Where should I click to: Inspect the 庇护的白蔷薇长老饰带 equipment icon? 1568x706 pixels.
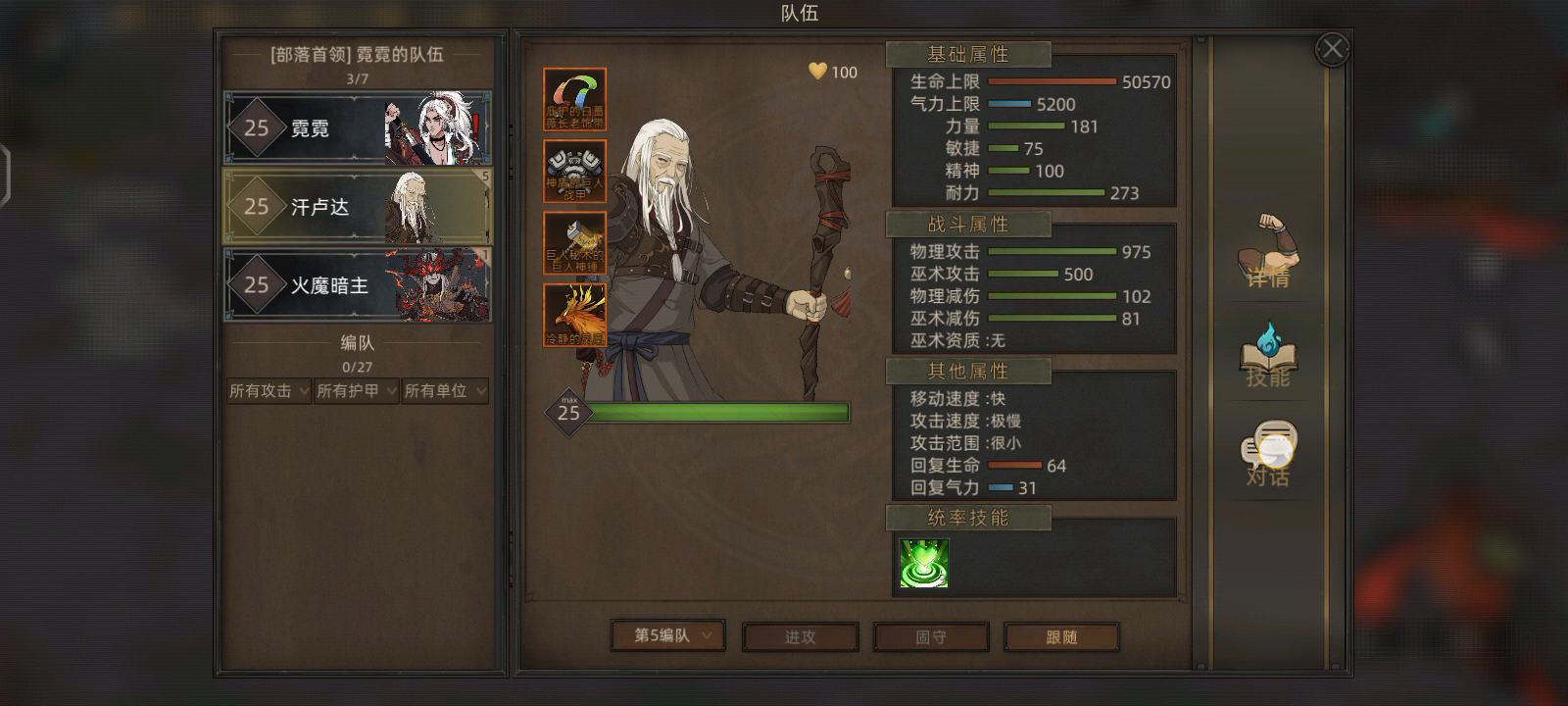coord(573,98)
